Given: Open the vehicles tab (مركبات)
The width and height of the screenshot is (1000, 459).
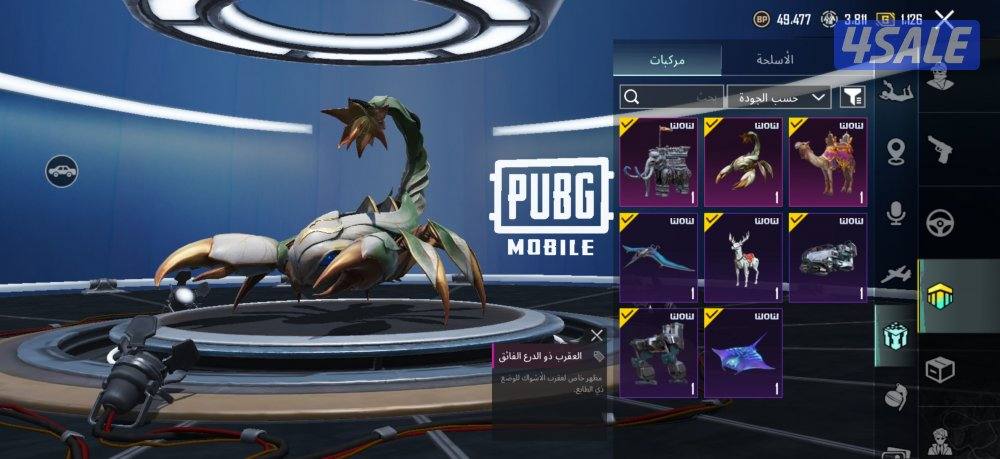Looking at the screenshot, I should tap(667, 59).
